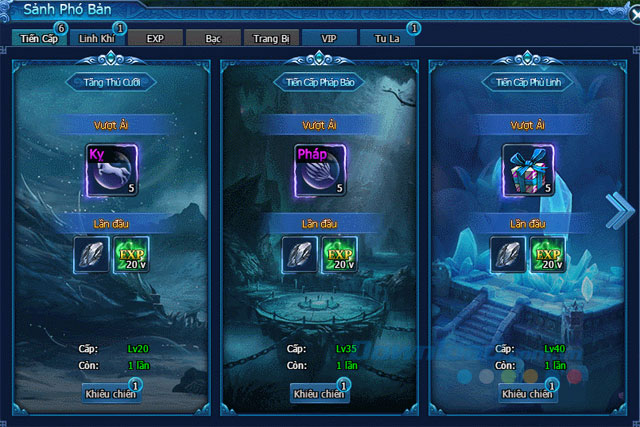Inspect the Pháp reward icon
This screenshot has height=427, width=640.
pos(319,168)
